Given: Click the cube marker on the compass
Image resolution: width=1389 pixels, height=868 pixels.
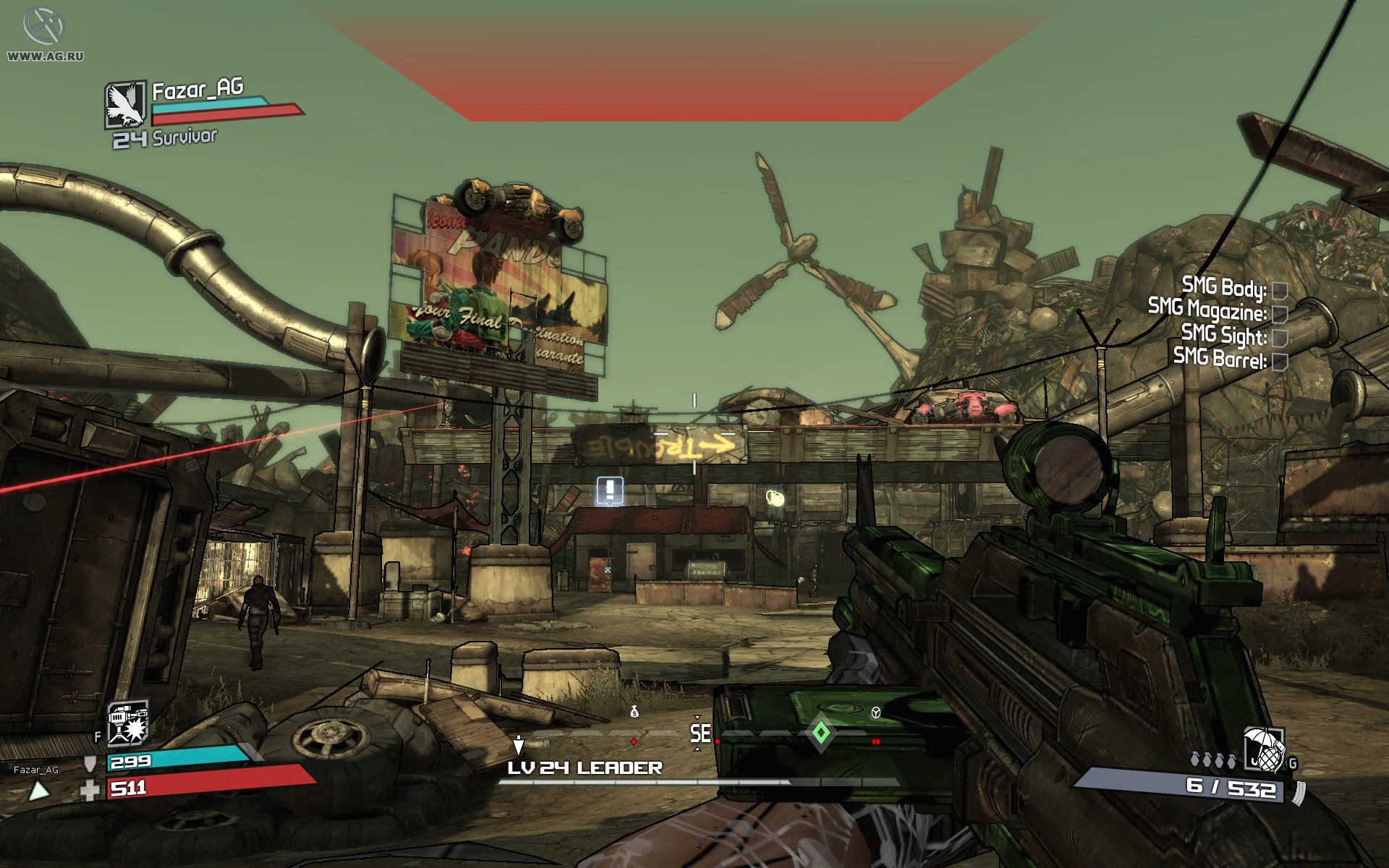Looking at the screenshot, I should click(x=876, y=713).
